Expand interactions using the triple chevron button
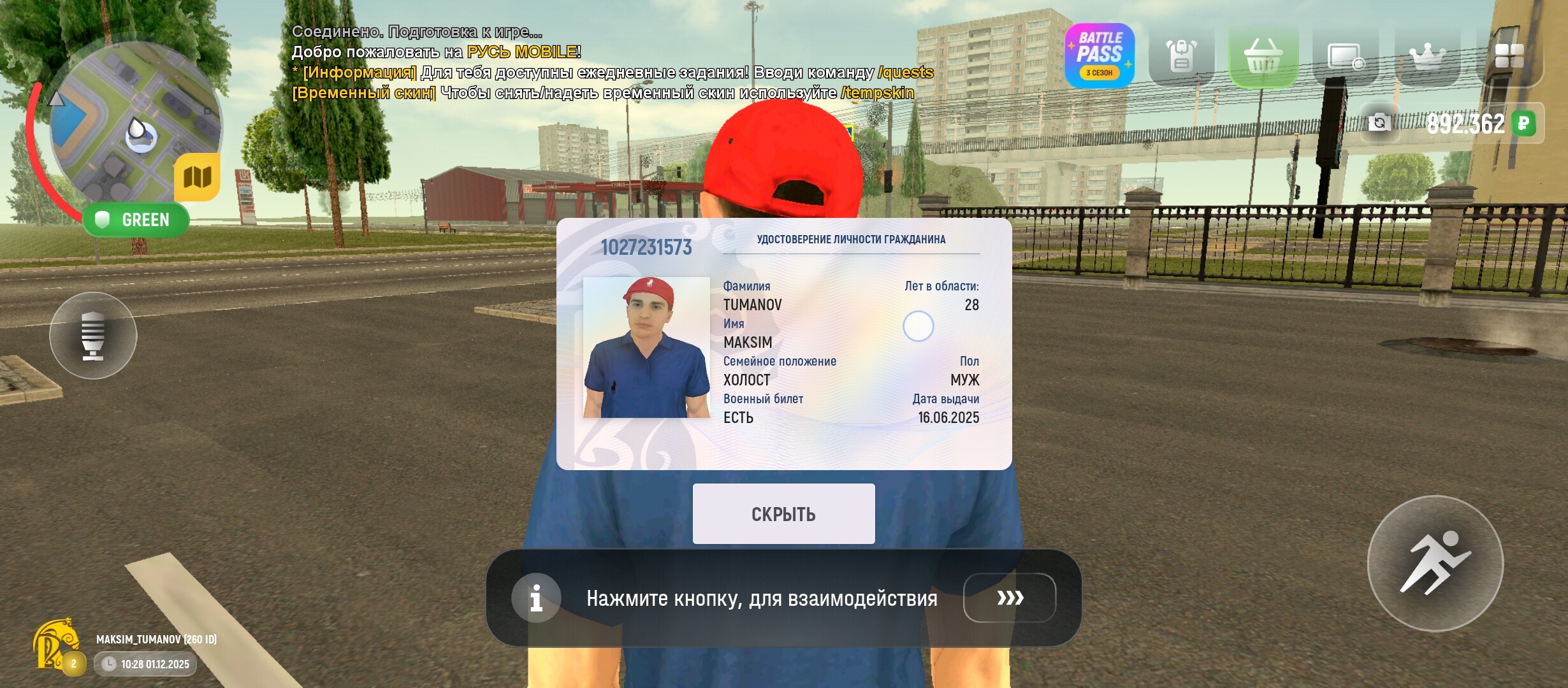1568x688 pixels. 1011,598
